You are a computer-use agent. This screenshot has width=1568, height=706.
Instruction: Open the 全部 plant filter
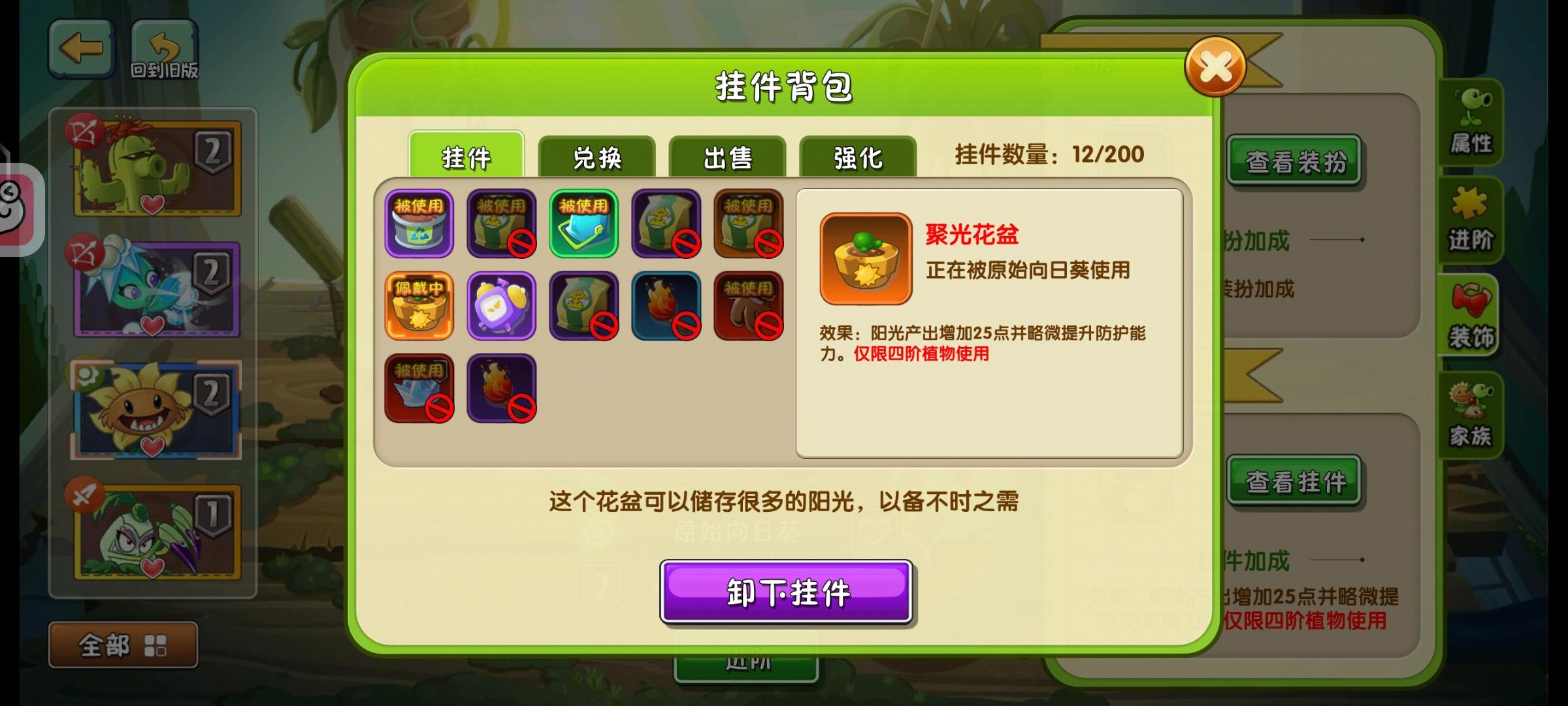(x=123, y=644)
